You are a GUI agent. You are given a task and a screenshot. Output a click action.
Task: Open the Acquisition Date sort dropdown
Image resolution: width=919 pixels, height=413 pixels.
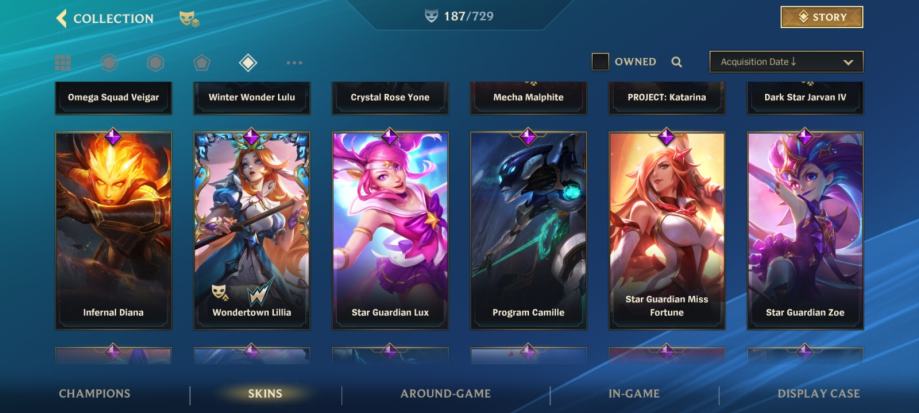coord(785,62)
